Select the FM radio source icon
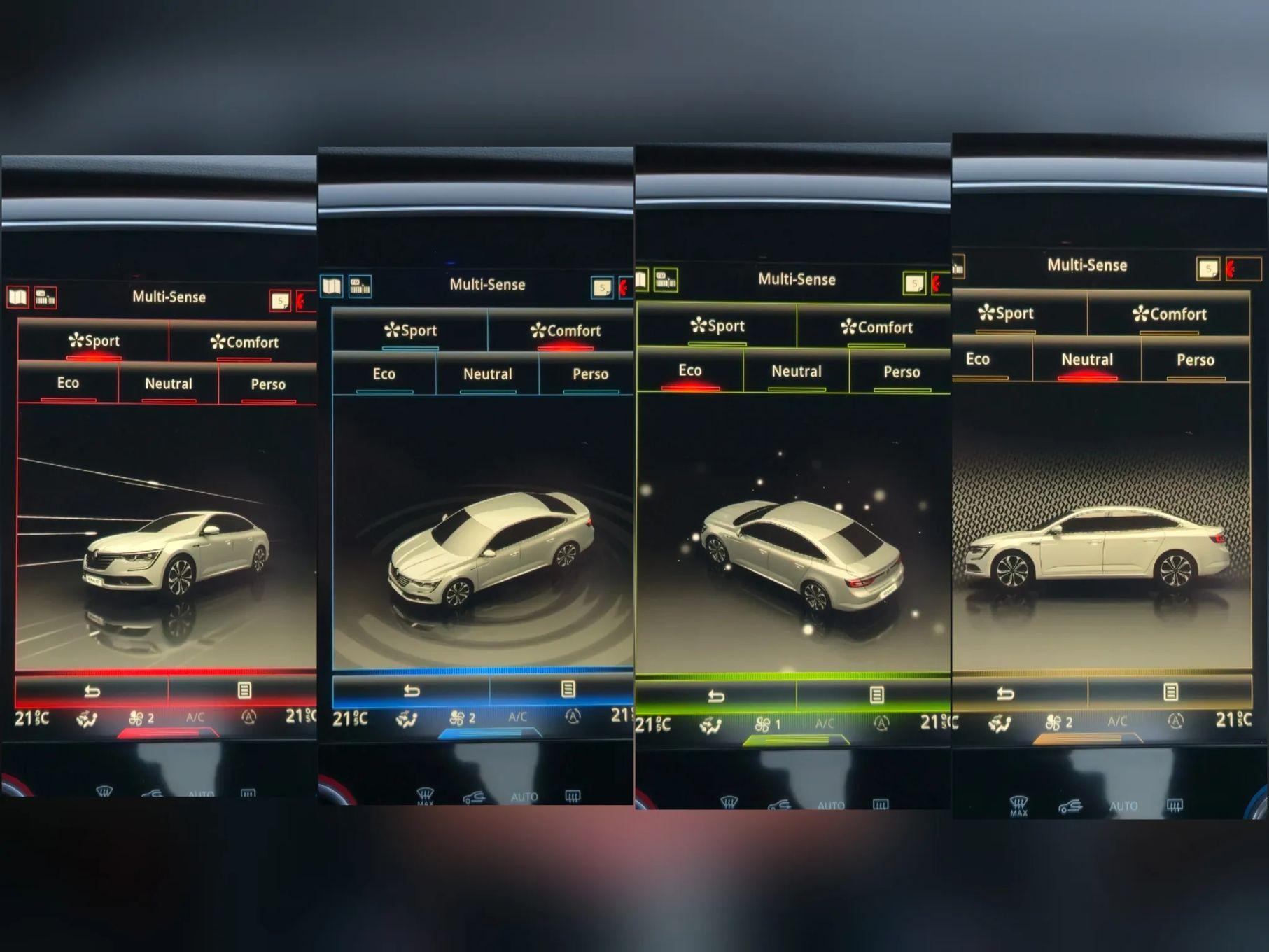The image size is (1269, 952). (46, 298)
